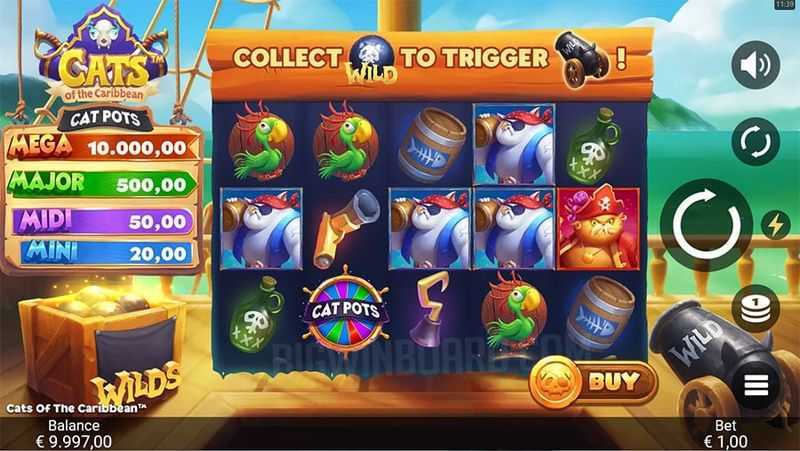Open the hamburger menu
The image size is (800, 451).
756,382
